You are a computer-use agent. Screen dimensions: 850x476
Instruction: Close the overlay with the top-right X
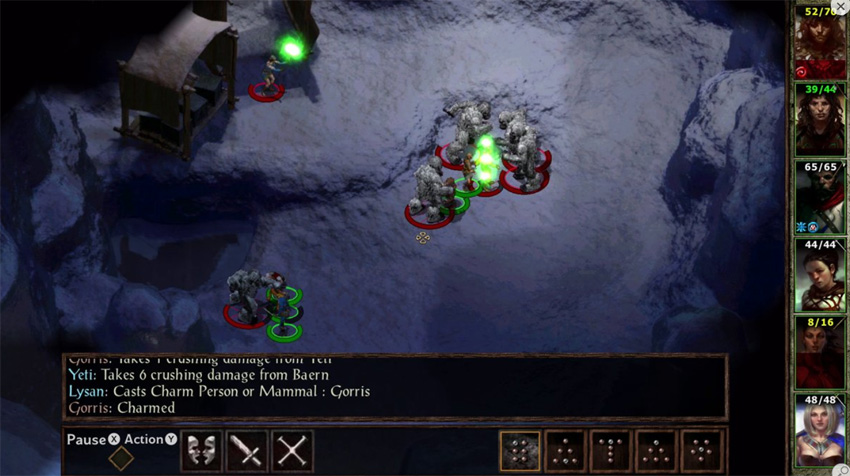click(x=840, y=7)
